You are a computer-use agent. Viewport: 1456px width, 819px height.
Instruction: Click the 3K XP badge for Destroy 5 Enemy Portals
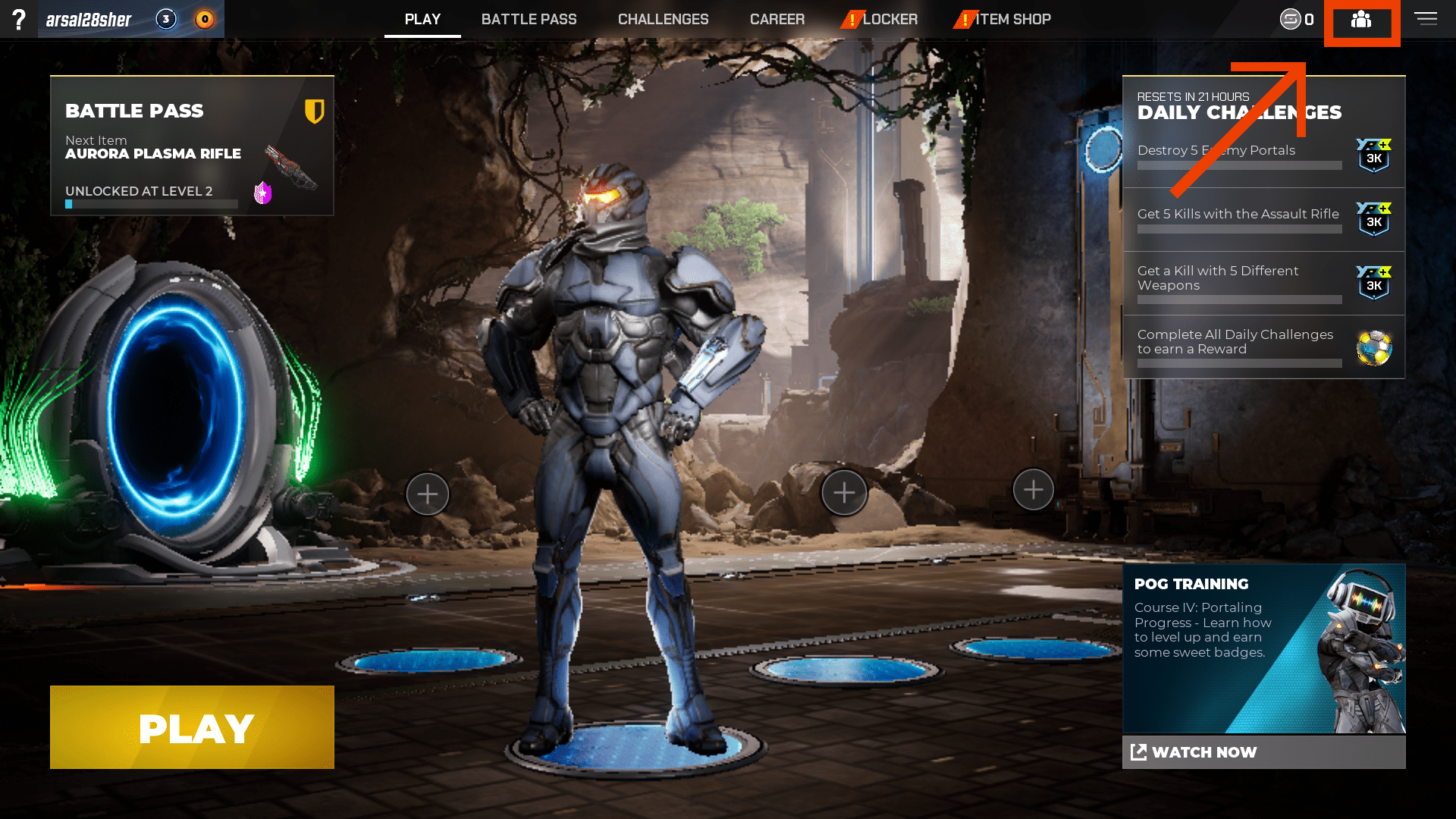click(x=1373, y=155)
